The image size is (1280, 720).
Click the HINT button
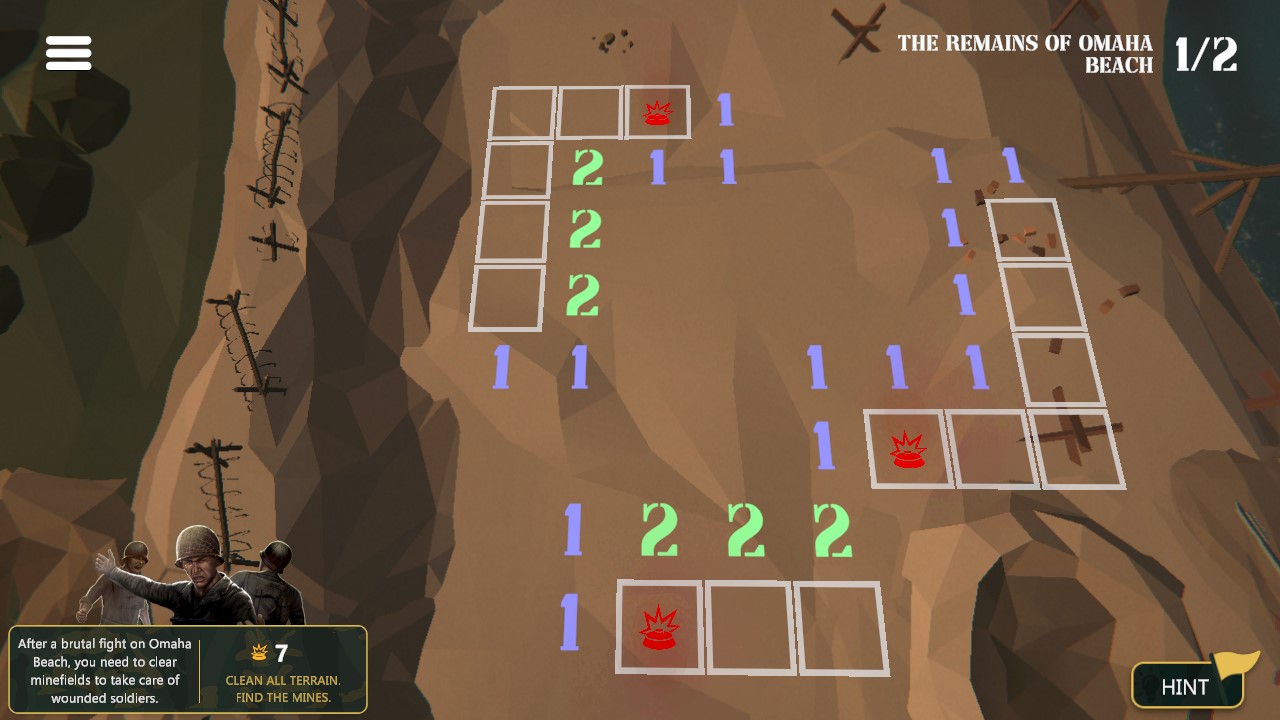pos(1188,687)
